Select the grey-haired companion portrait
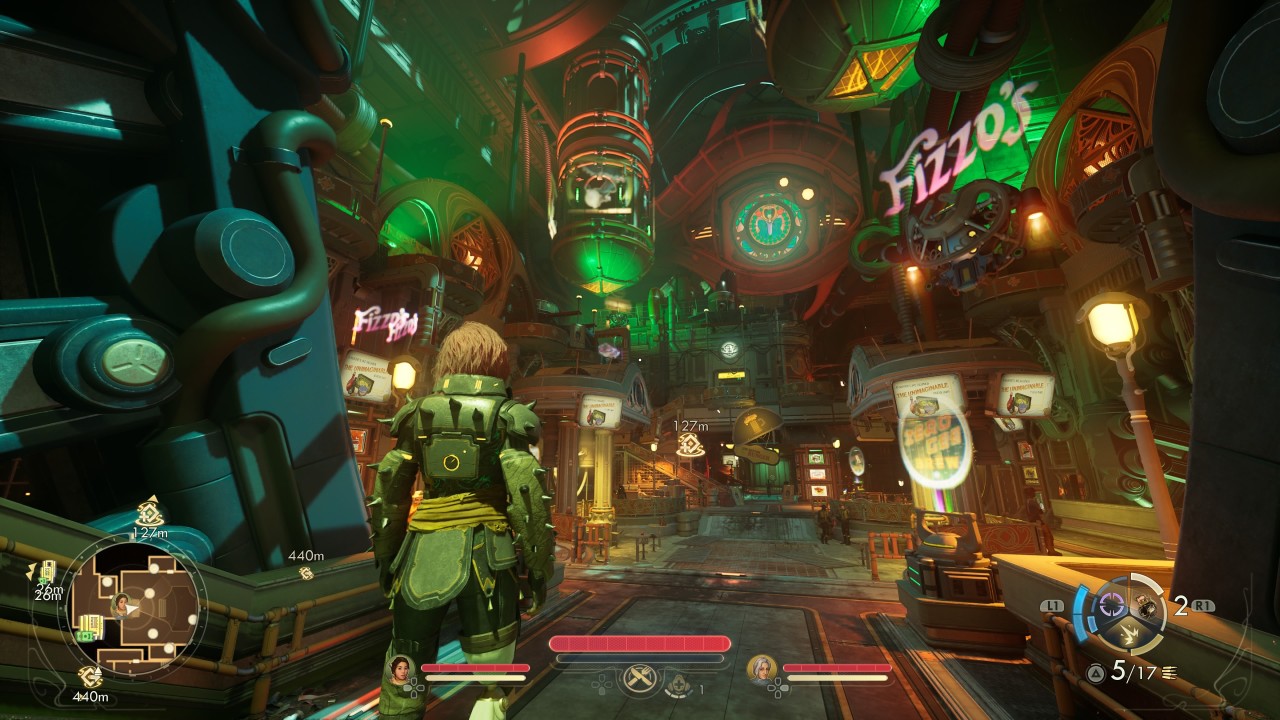1280x720 pixels. click(x=762, y=668)
